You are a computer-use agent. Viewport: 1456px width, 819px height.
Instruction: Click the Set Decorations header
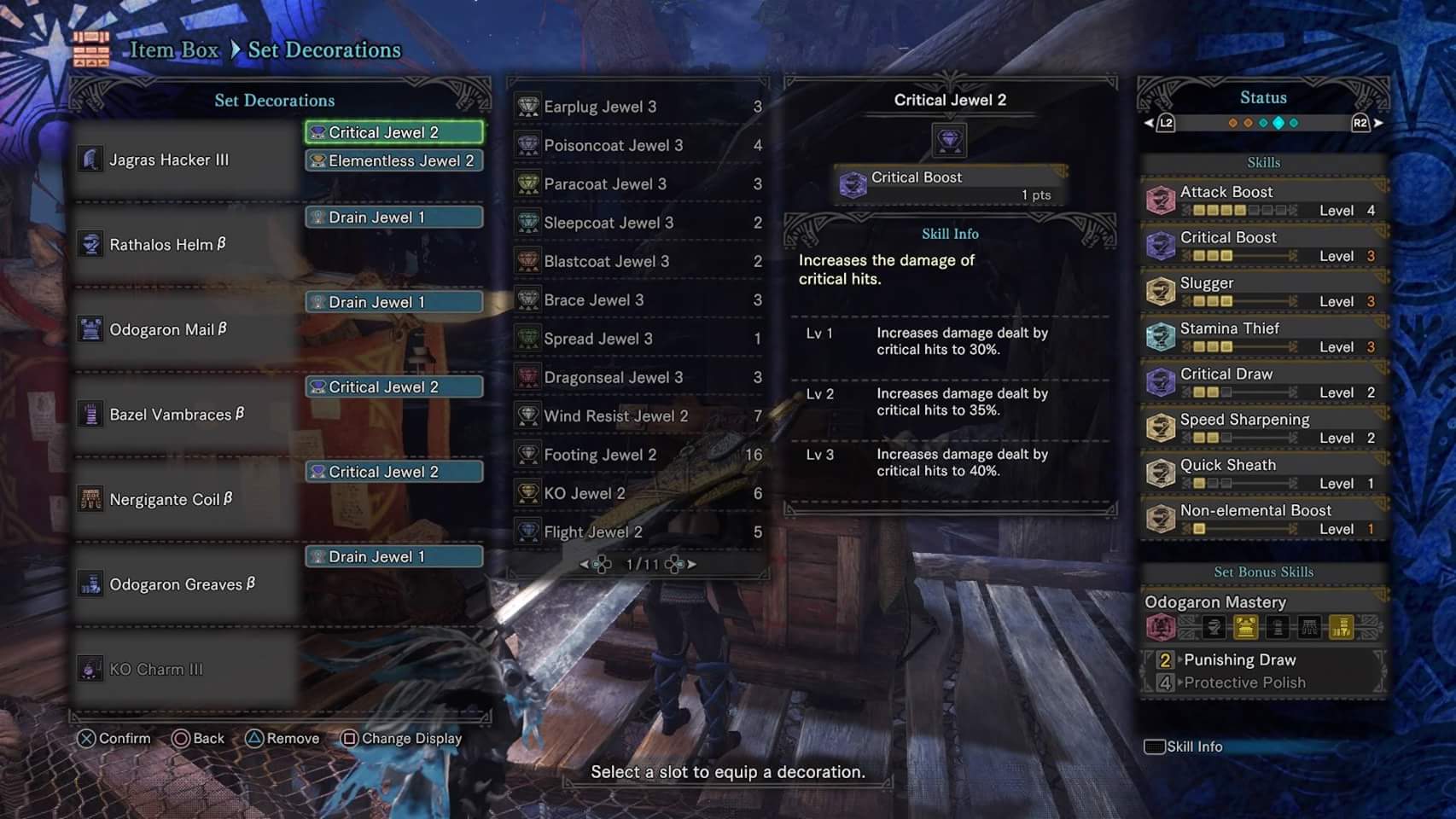[x=273, y=100]
